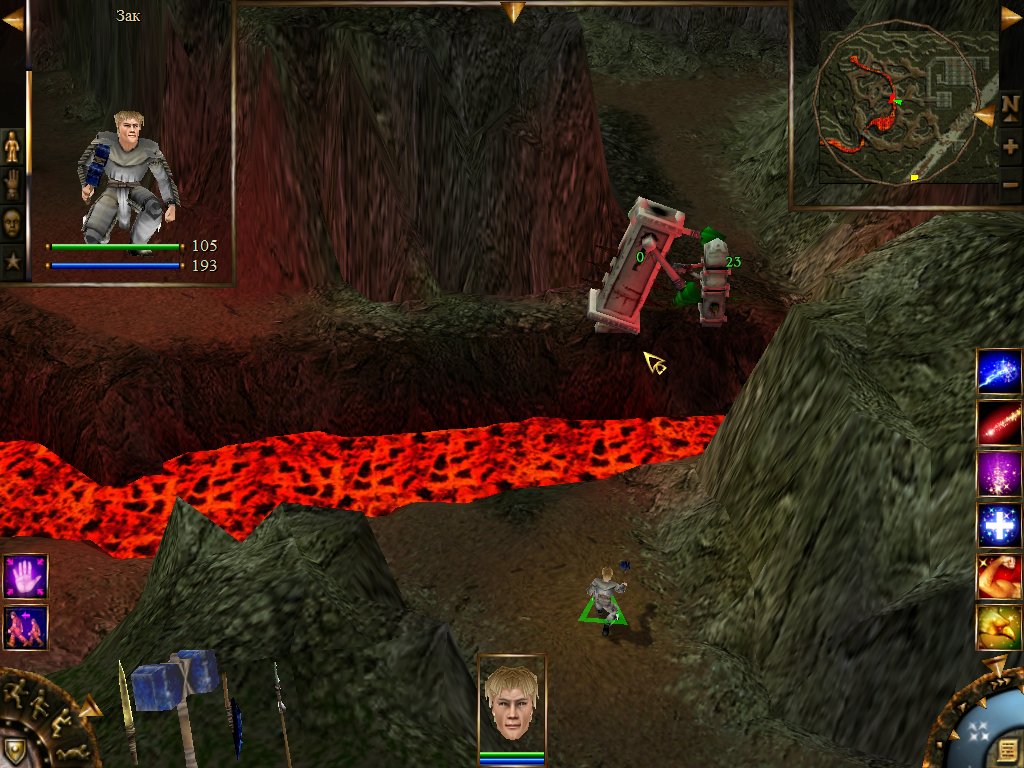
Task: Select the blue stone hammer weapon
Action: [176, 687]
